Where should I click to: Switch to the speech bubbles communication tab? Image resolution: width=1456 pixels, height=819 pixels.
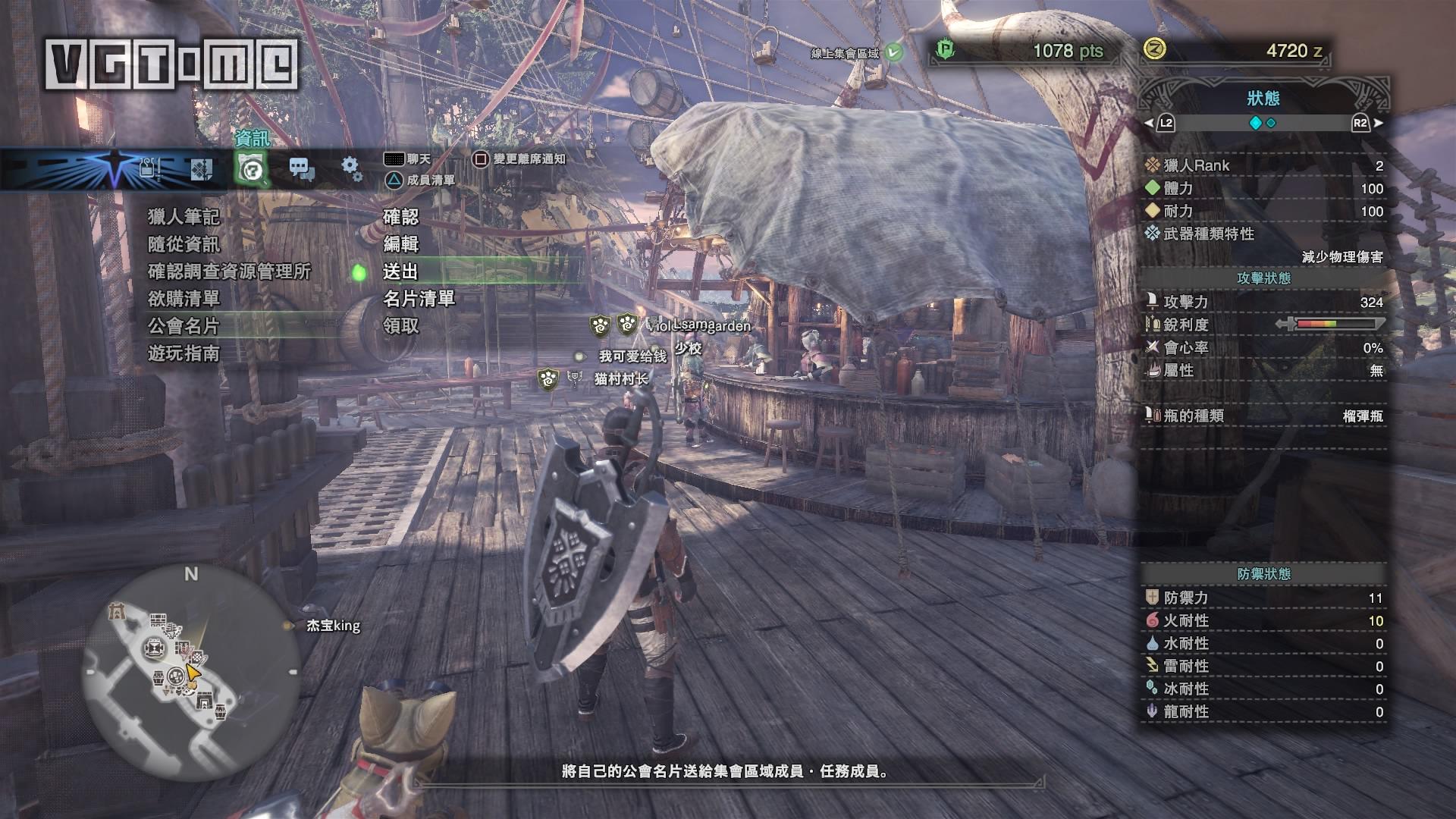pos(302,169)
